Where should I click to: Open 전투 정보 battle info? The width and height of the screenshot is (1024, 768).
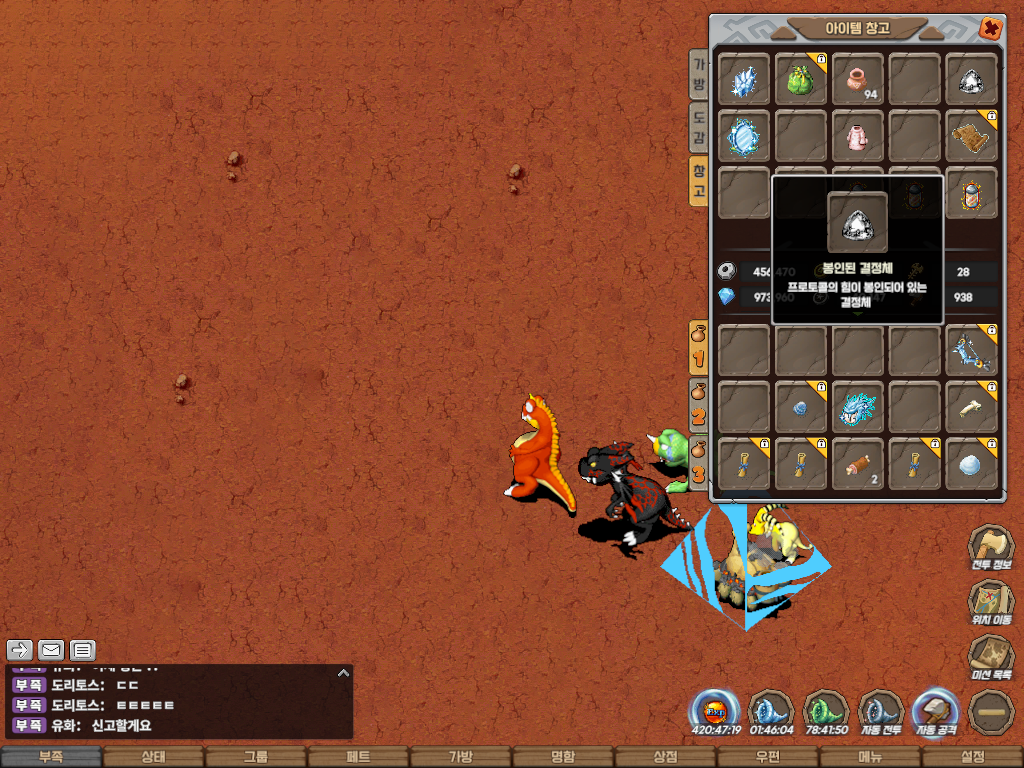990,551
